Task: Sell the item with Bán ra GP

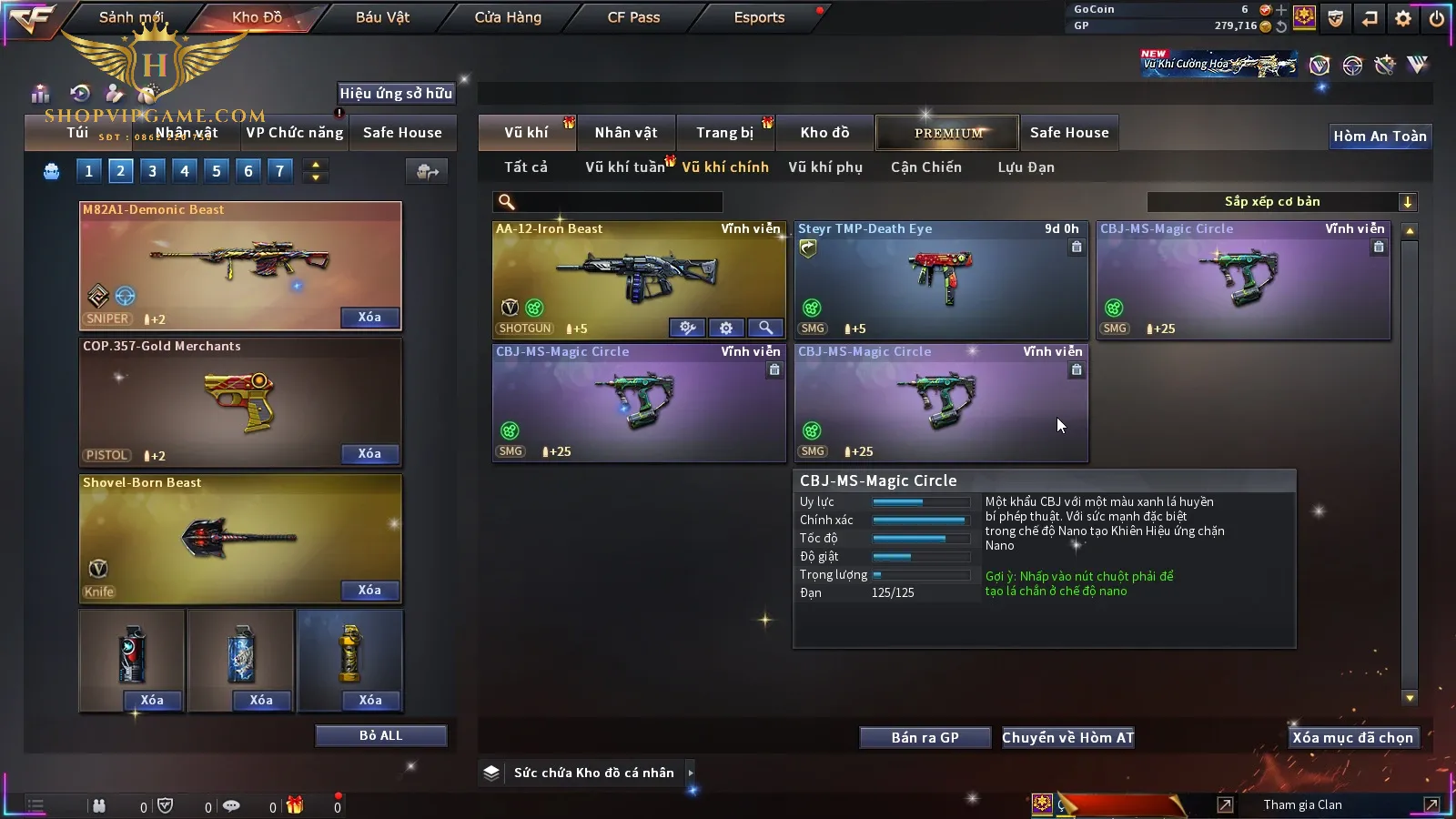Action: [925, 738]
